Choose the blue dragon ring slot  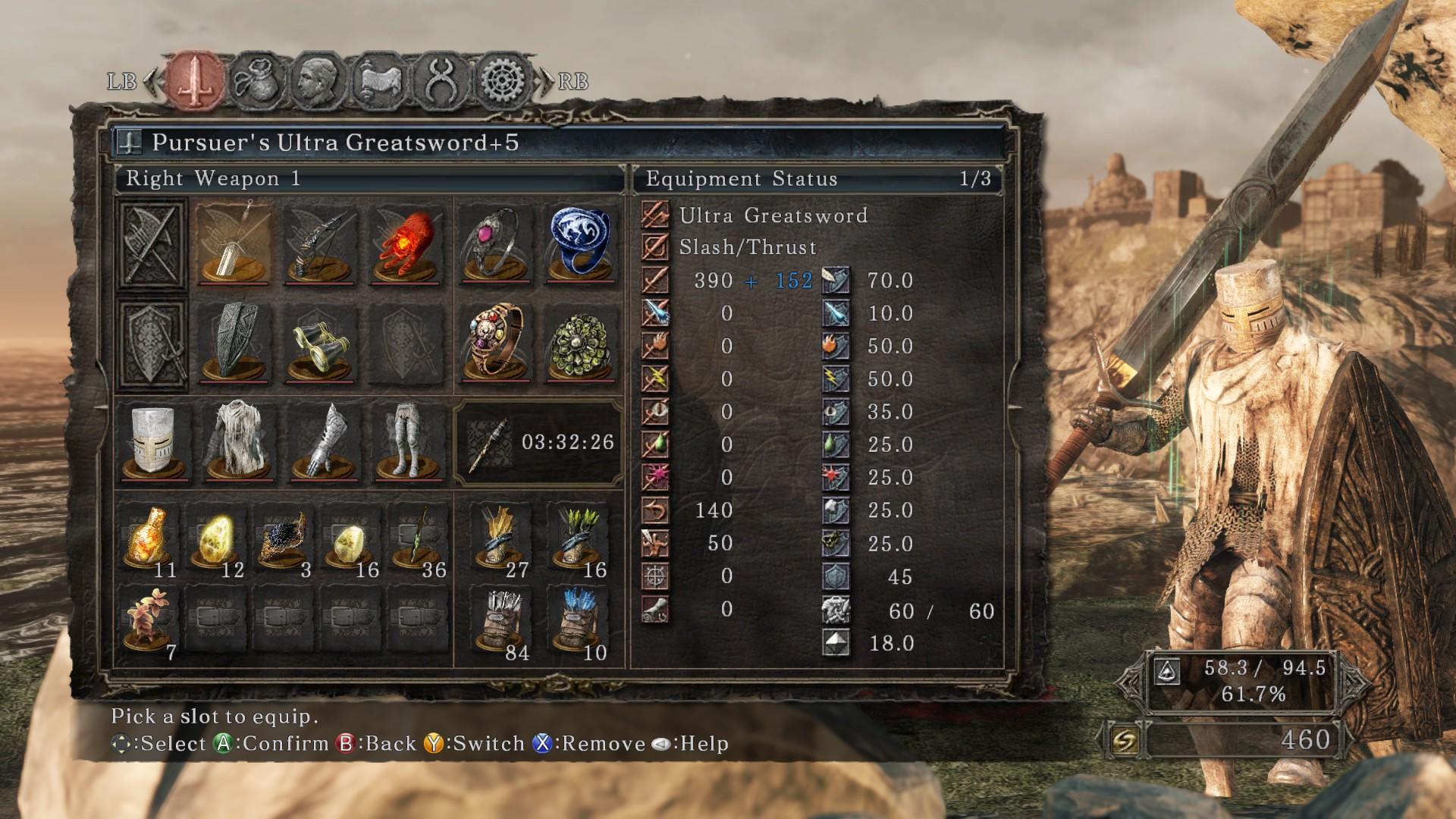582,244
